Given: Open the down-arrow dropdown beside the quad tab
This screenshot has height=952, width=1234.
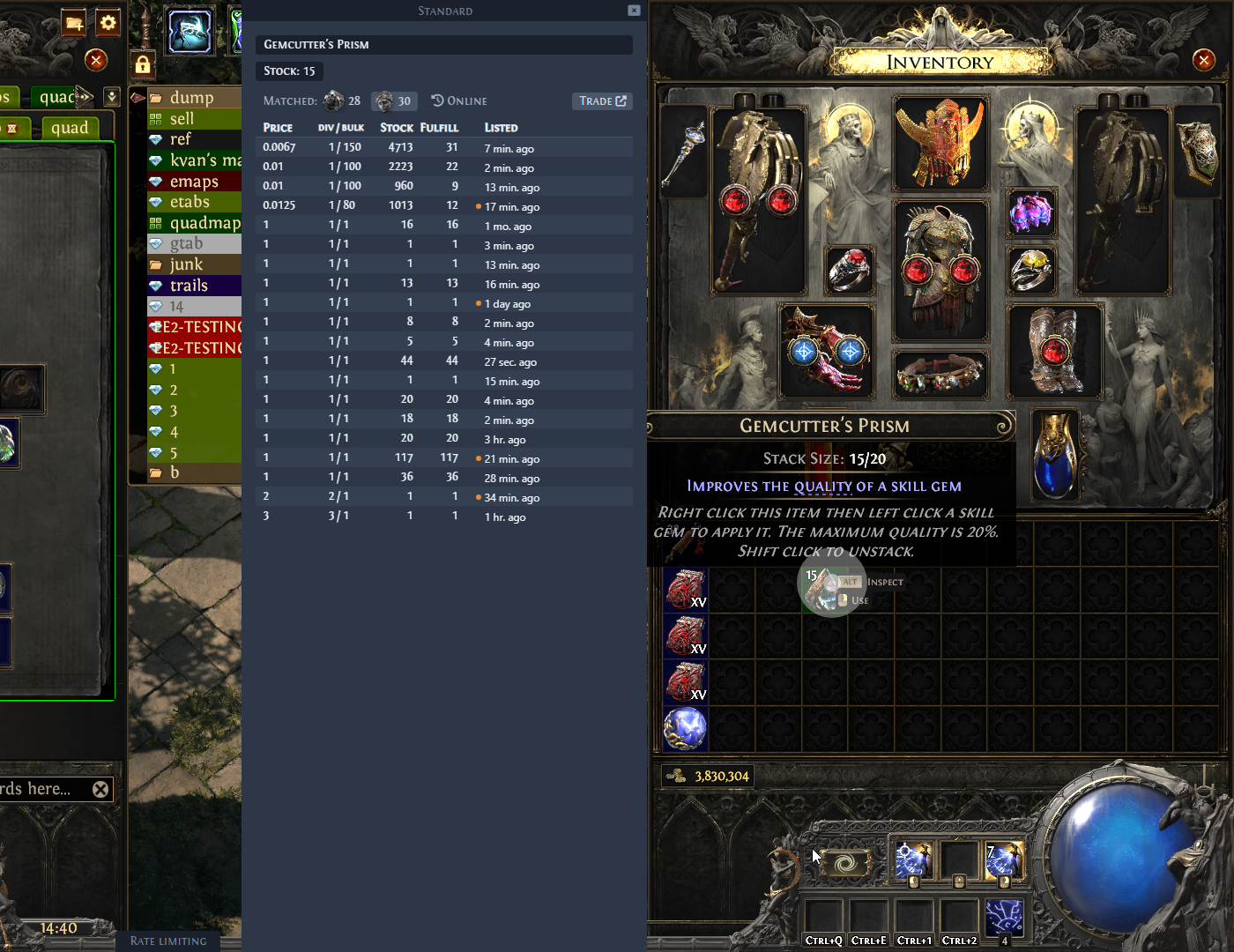Looking at the screenshot, I should 111,97.
